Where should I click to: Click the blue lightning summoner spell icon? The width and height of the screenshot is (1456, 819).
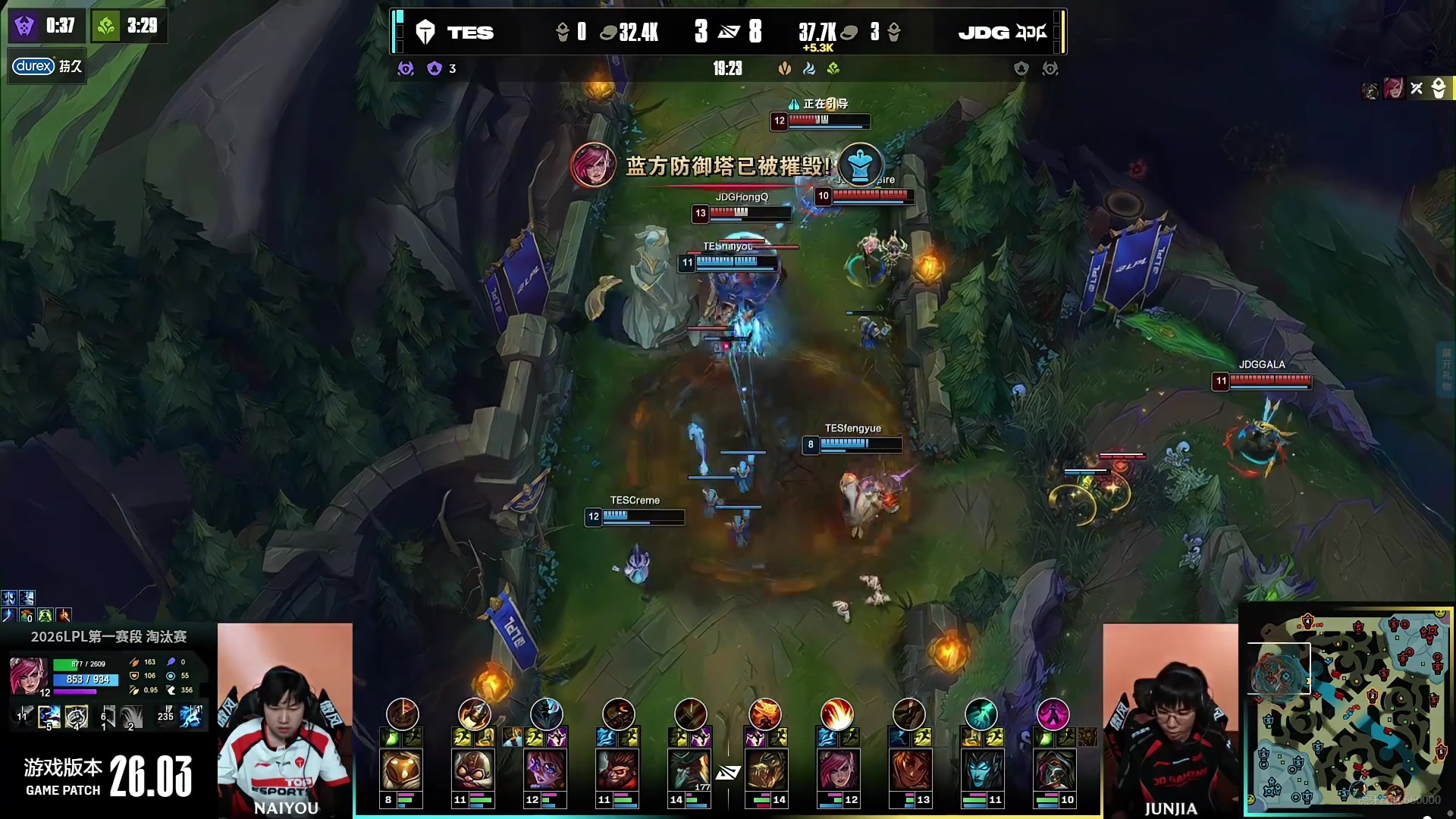click(191, 716)
